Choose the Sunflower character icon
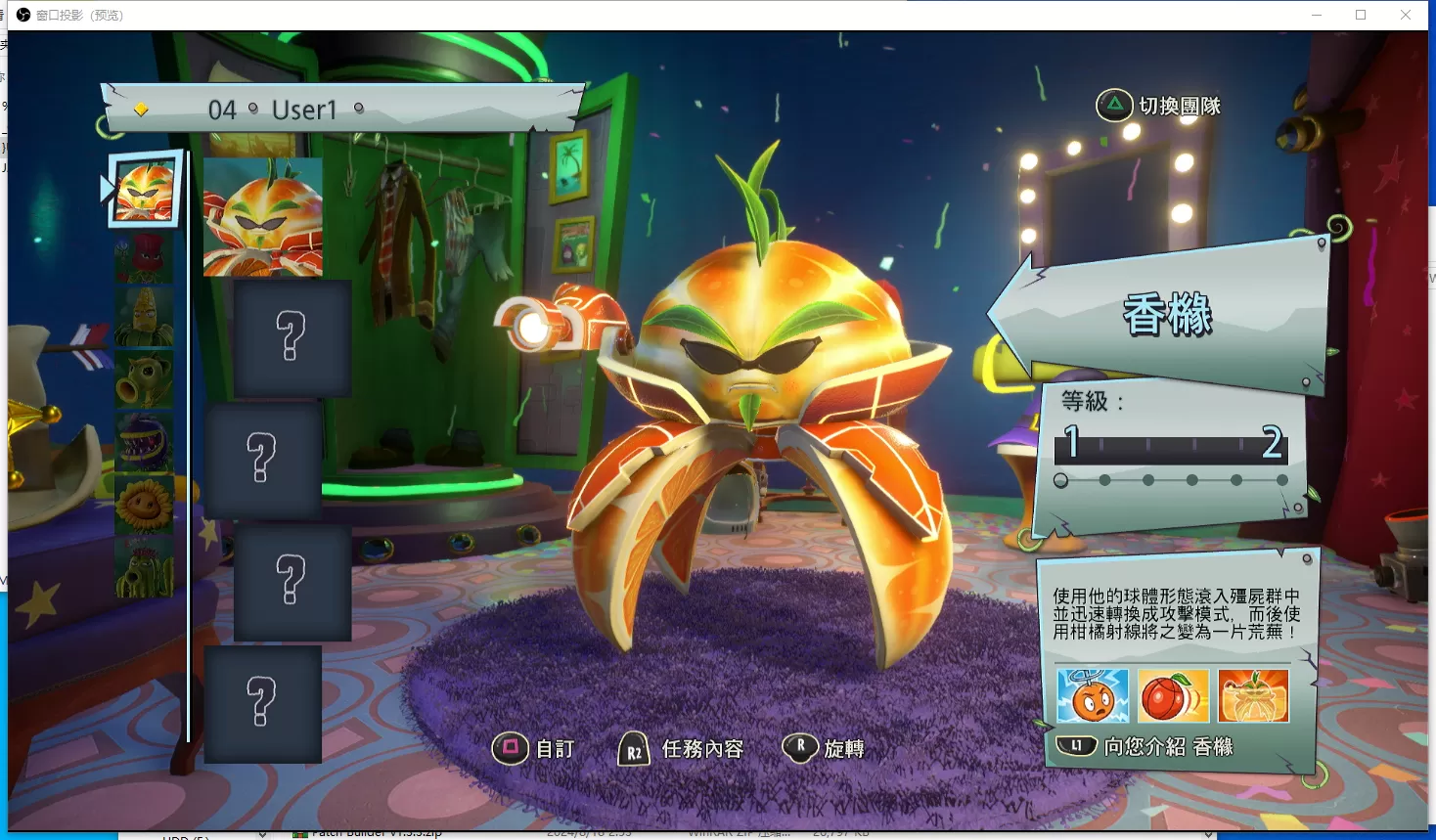This screenshot has height=840, width=1436. (x=144, y=505)
